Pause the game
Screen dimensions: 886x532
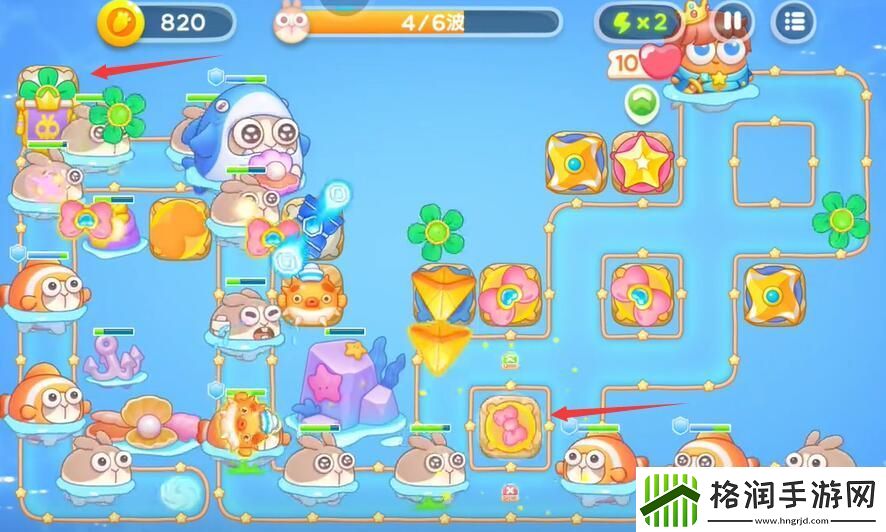734,20
